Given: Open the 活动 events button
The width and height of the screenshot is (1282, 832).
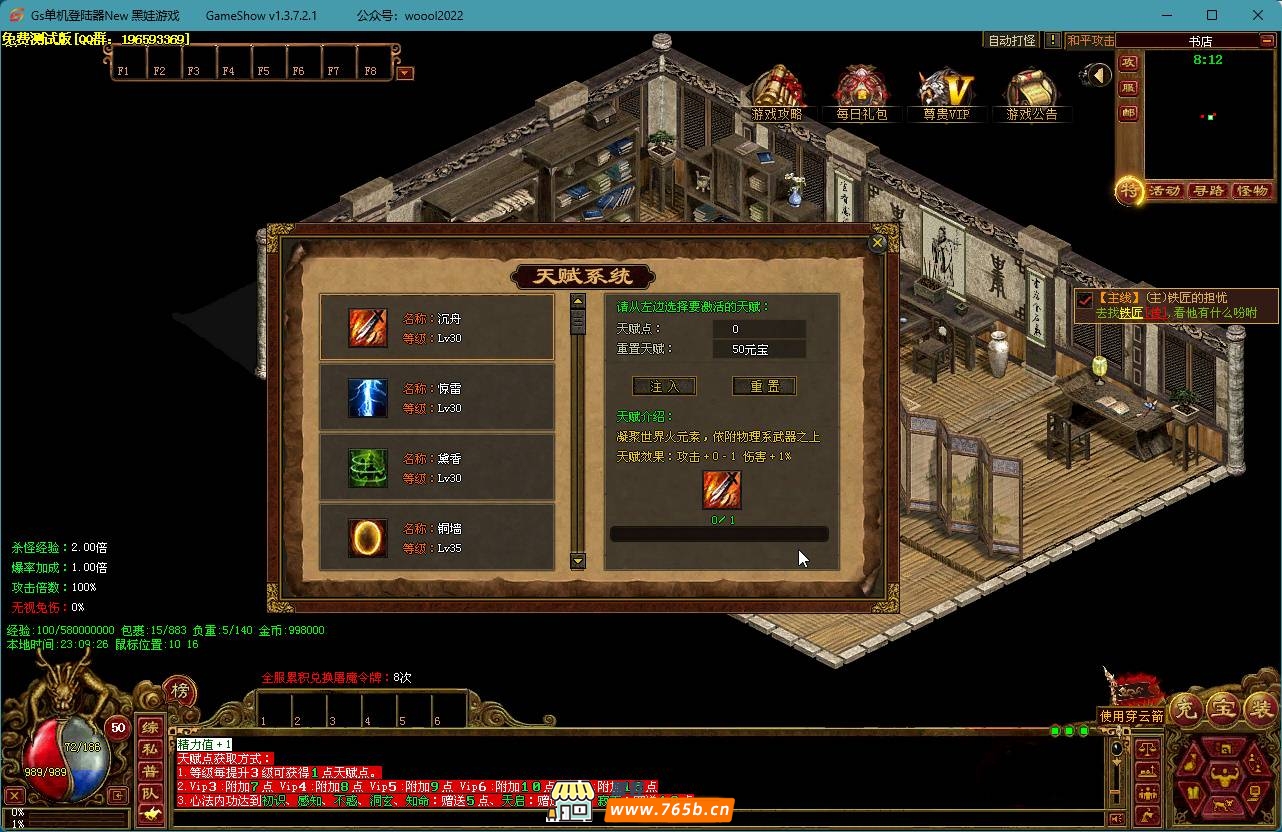Looking at the screenshot, I should pos(1164,191).
